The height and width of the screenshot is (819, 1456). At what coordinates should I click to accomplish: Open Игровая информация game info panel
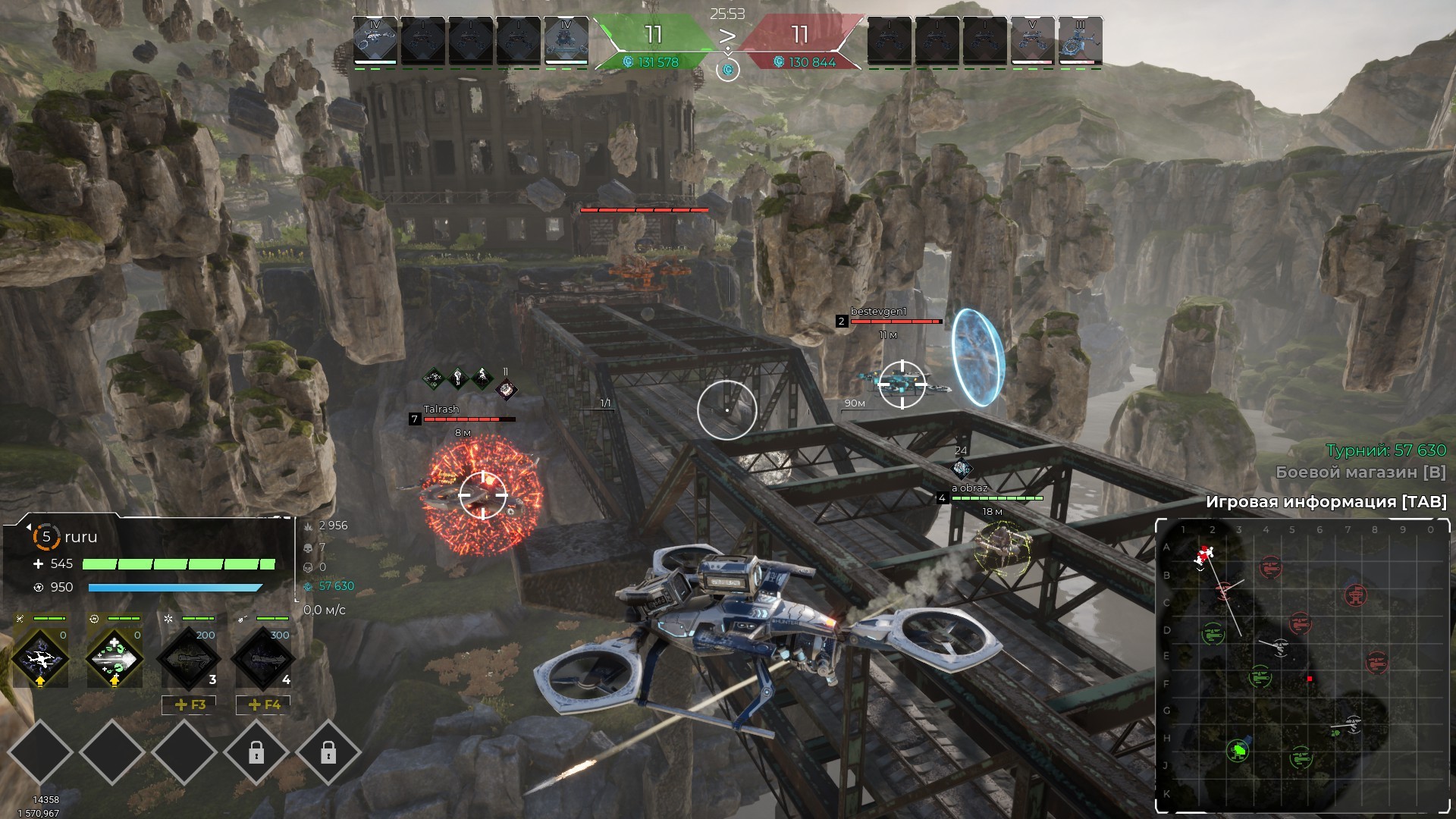[1326, 502]
